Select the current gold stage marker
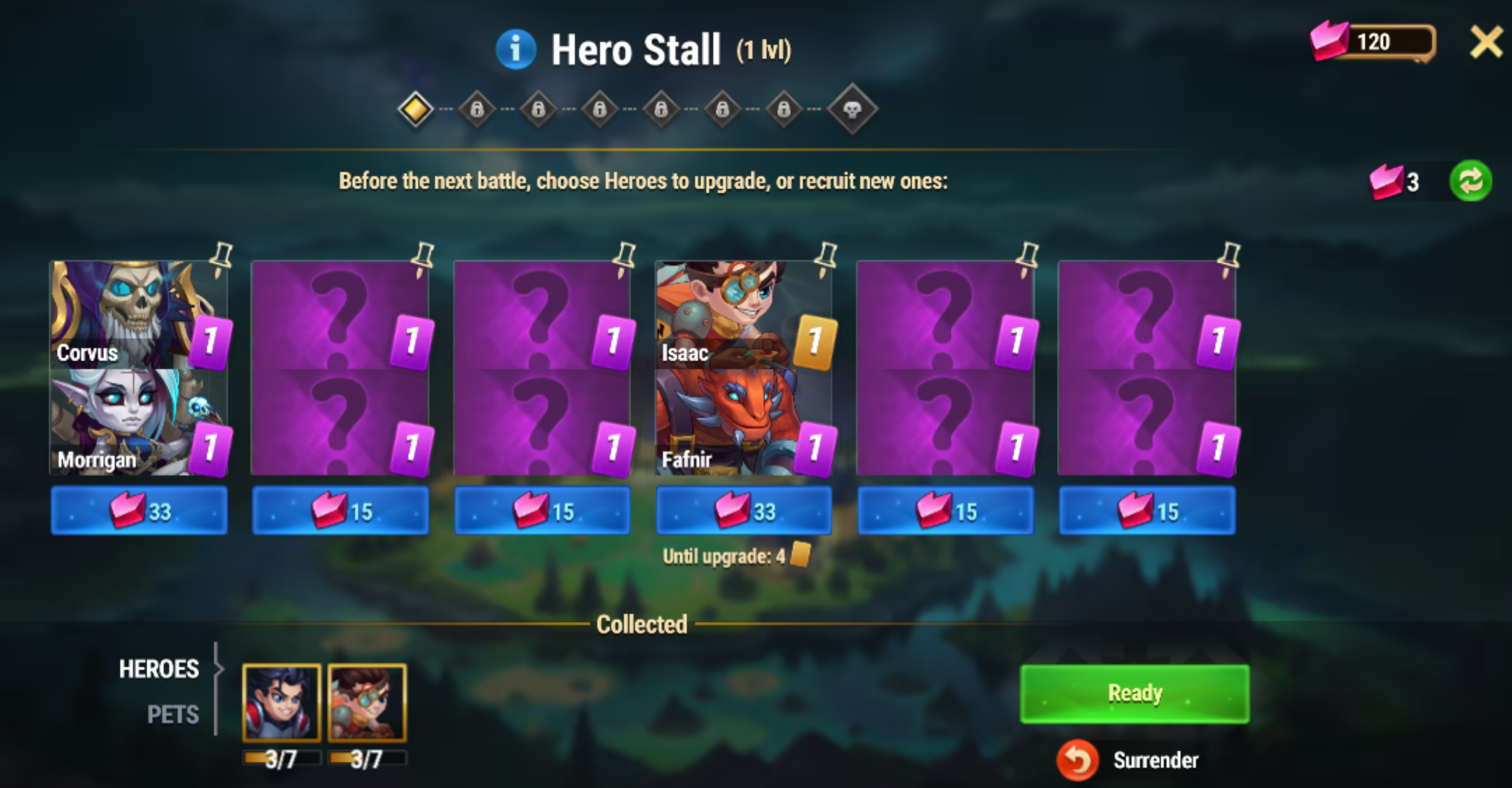 tap(415, 109)
